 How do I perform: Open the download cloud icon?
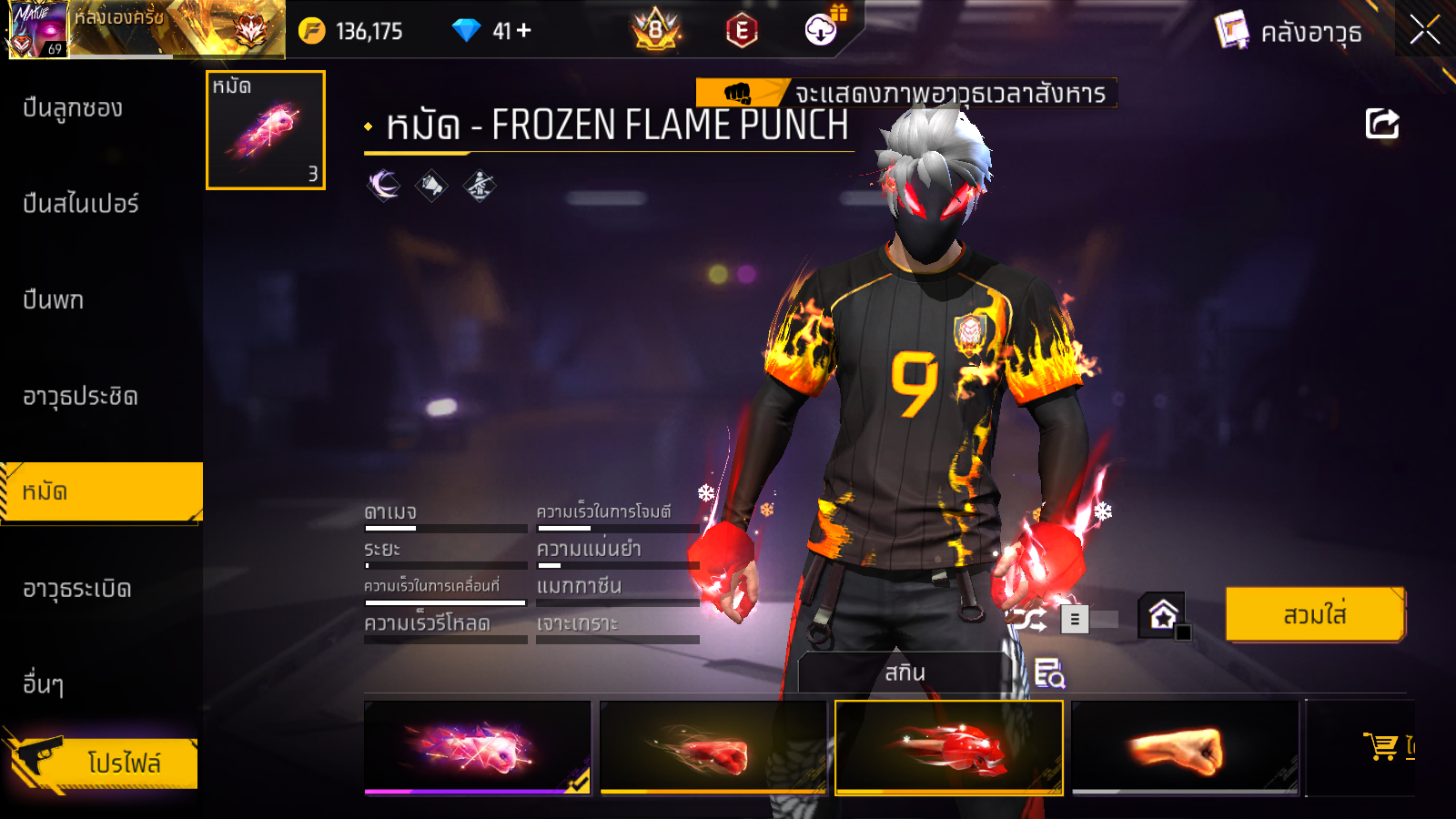pyautogui.click(x=821, y=30)
